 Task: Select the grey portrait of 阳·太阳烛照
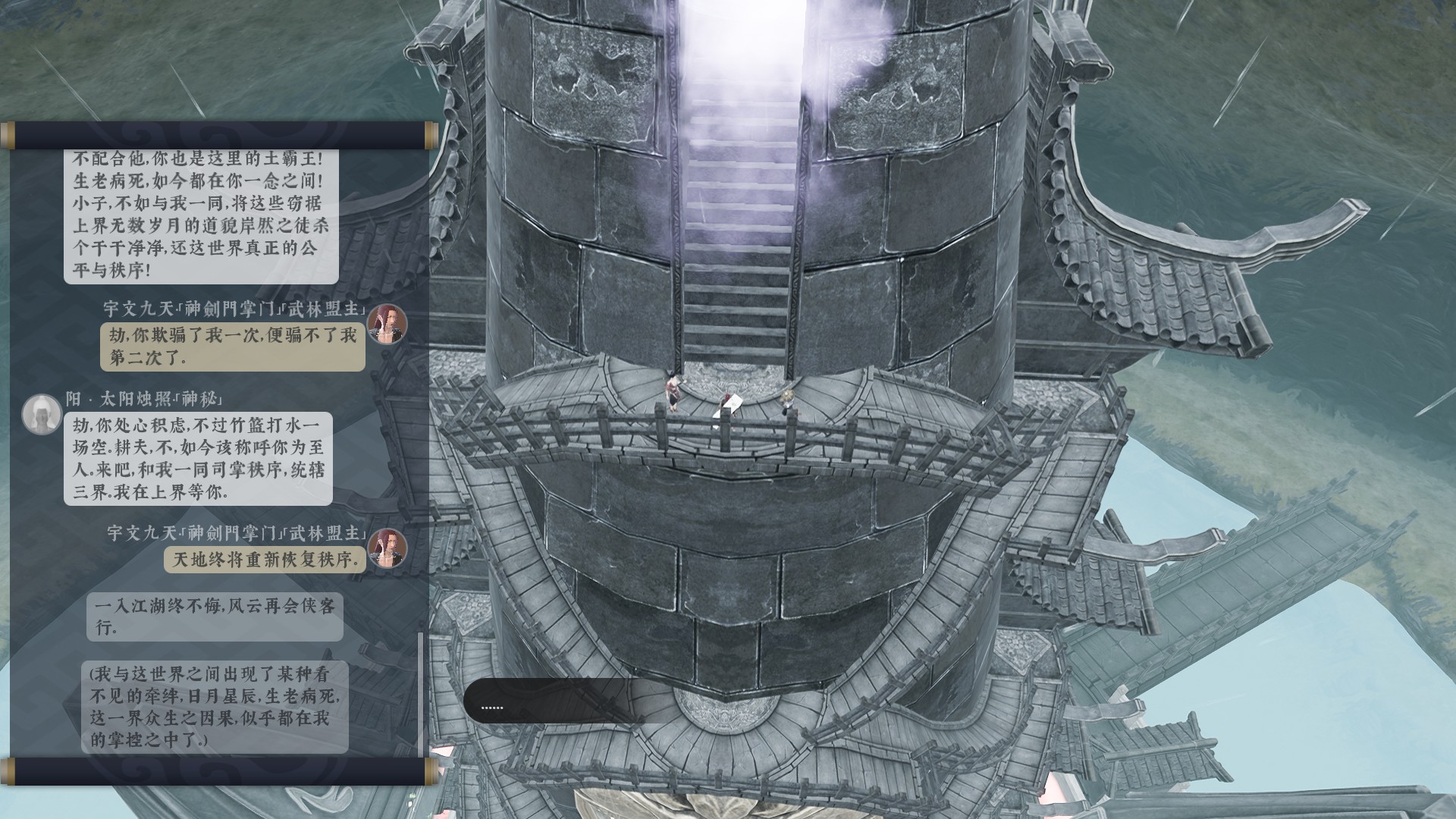point(42,414)
